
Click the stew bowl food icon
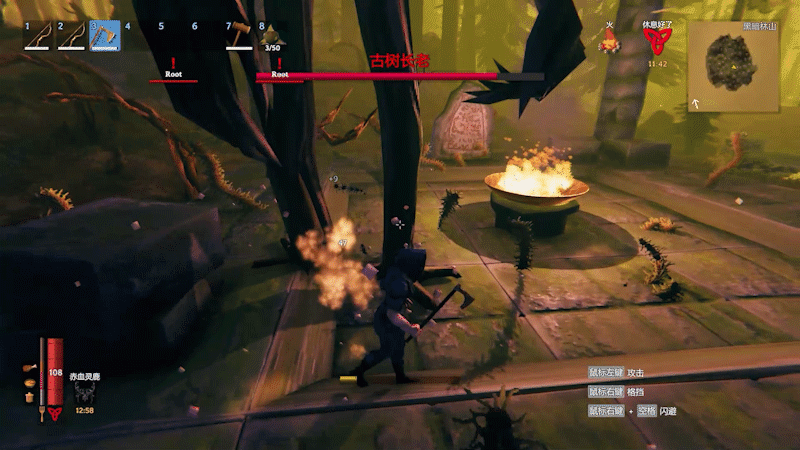[x=27, y=382]
